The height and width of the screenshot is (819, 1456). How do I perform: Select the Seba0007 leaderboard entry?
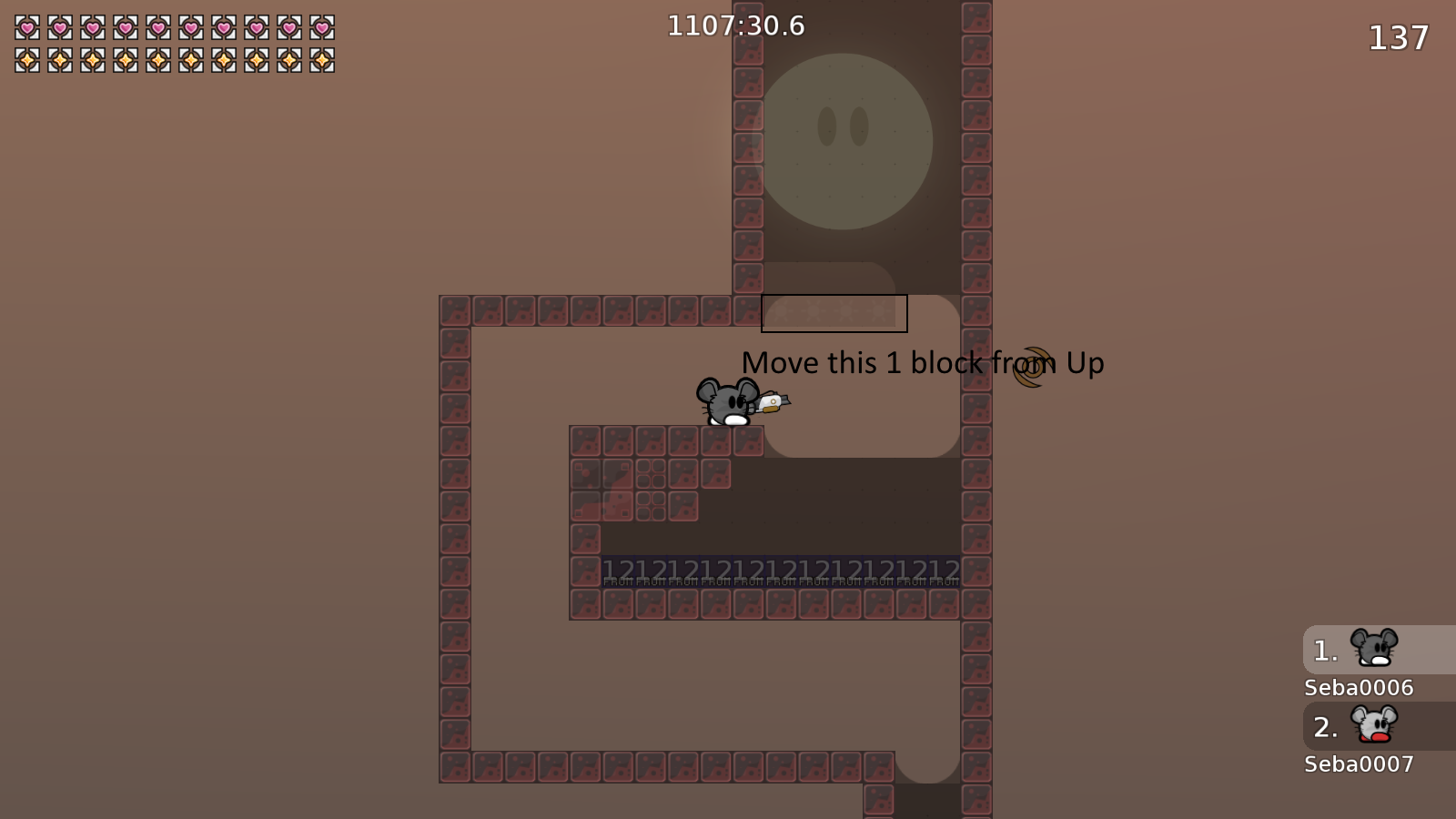[1359, 763]
